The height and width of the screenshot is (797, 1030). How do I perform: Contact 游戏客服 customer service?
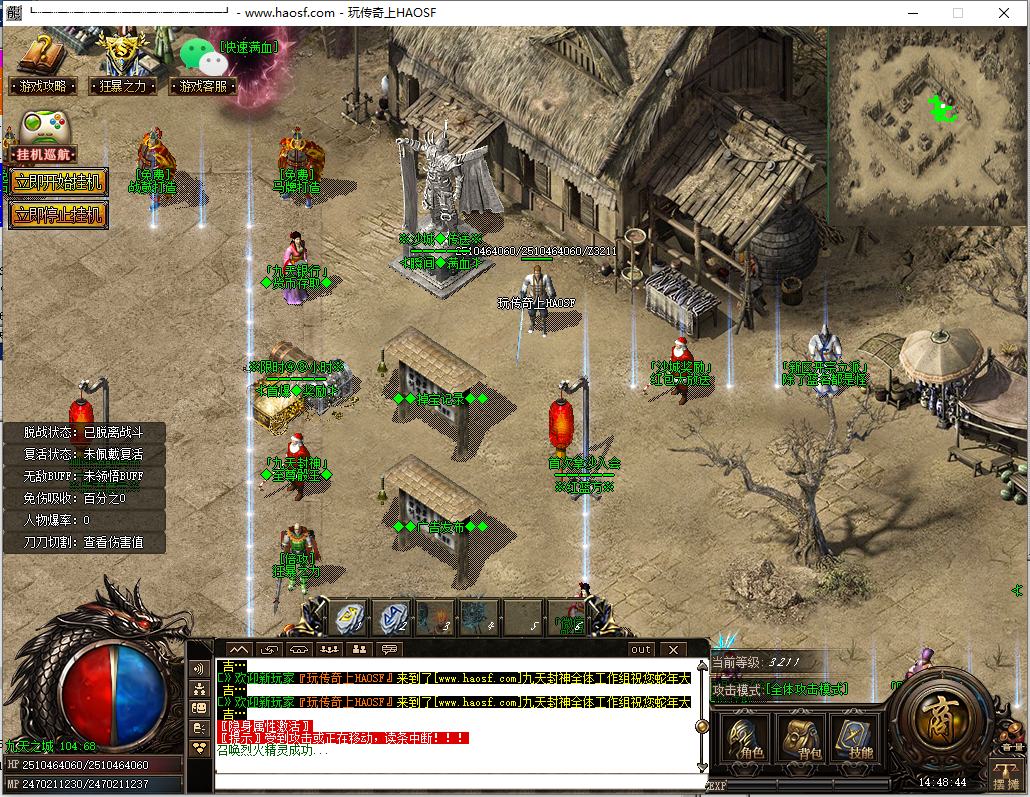click(x=204, y=86)
